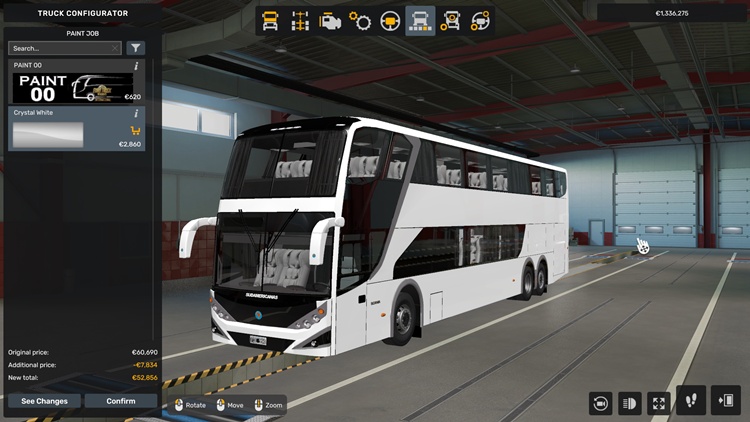The height and width of the screenshot is (422, 750).
Task: Enter fullscreen view with the arrows icon
Action: [658, 403]
